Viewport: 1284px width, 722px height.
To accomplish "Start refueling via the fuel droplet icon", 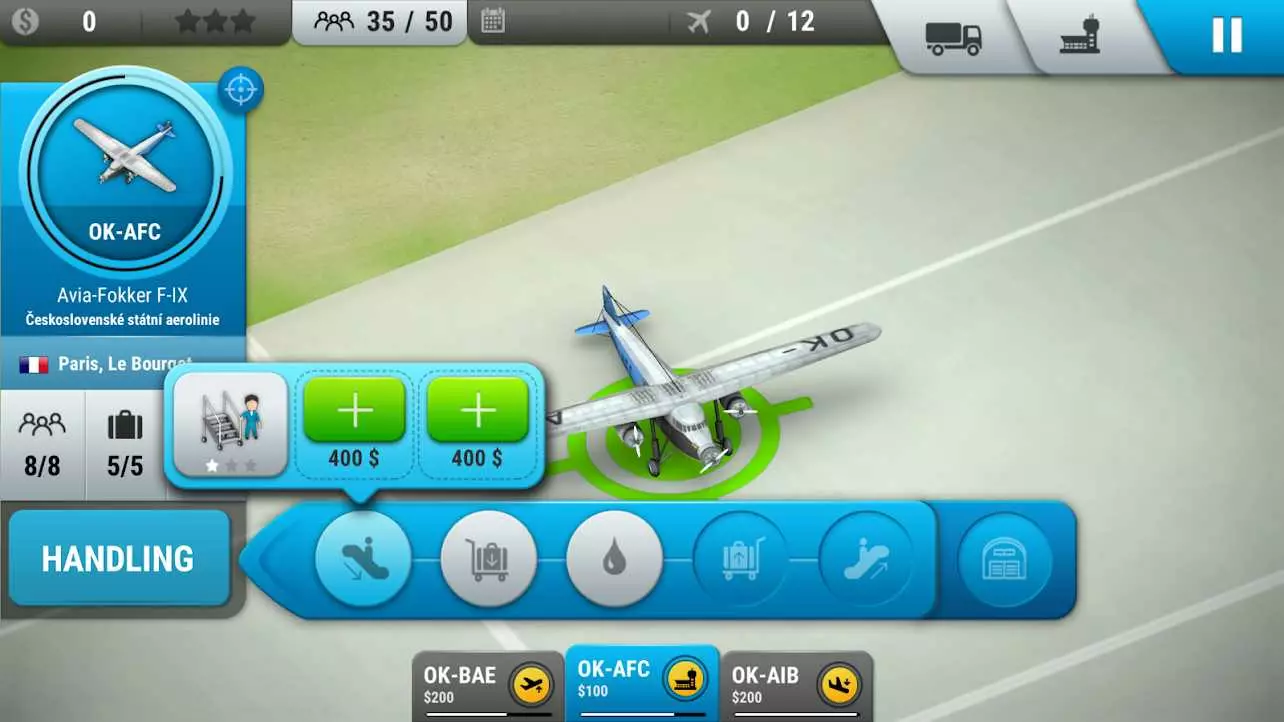I will tap(613, 559).
